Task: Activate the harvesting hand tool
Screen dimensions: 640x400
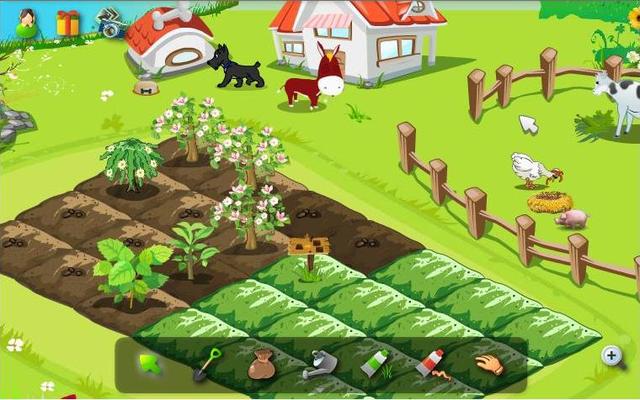Action: [488, 363]
